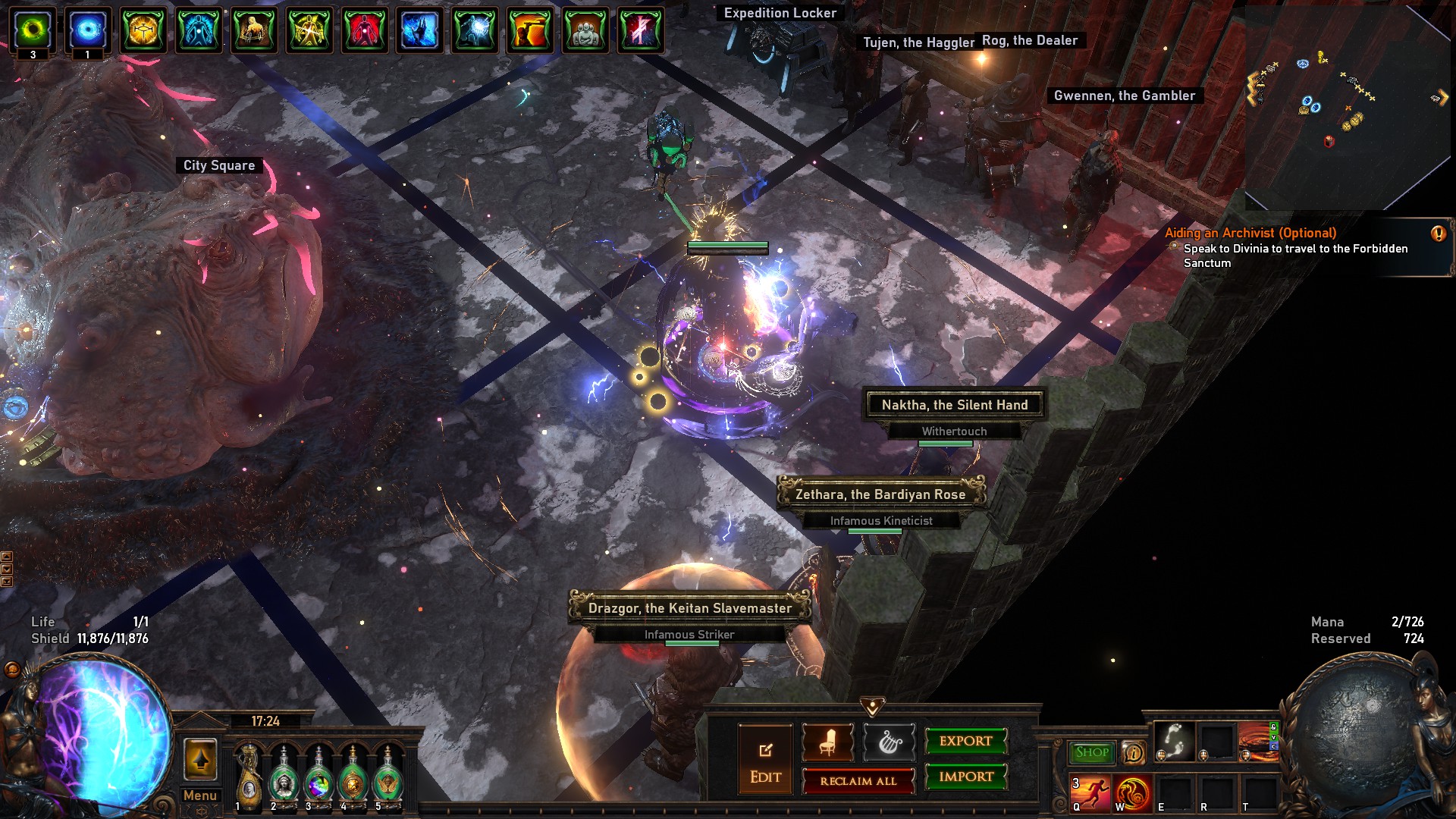Activate the running man skill
1456x819 pixels.
(1090, 793)
